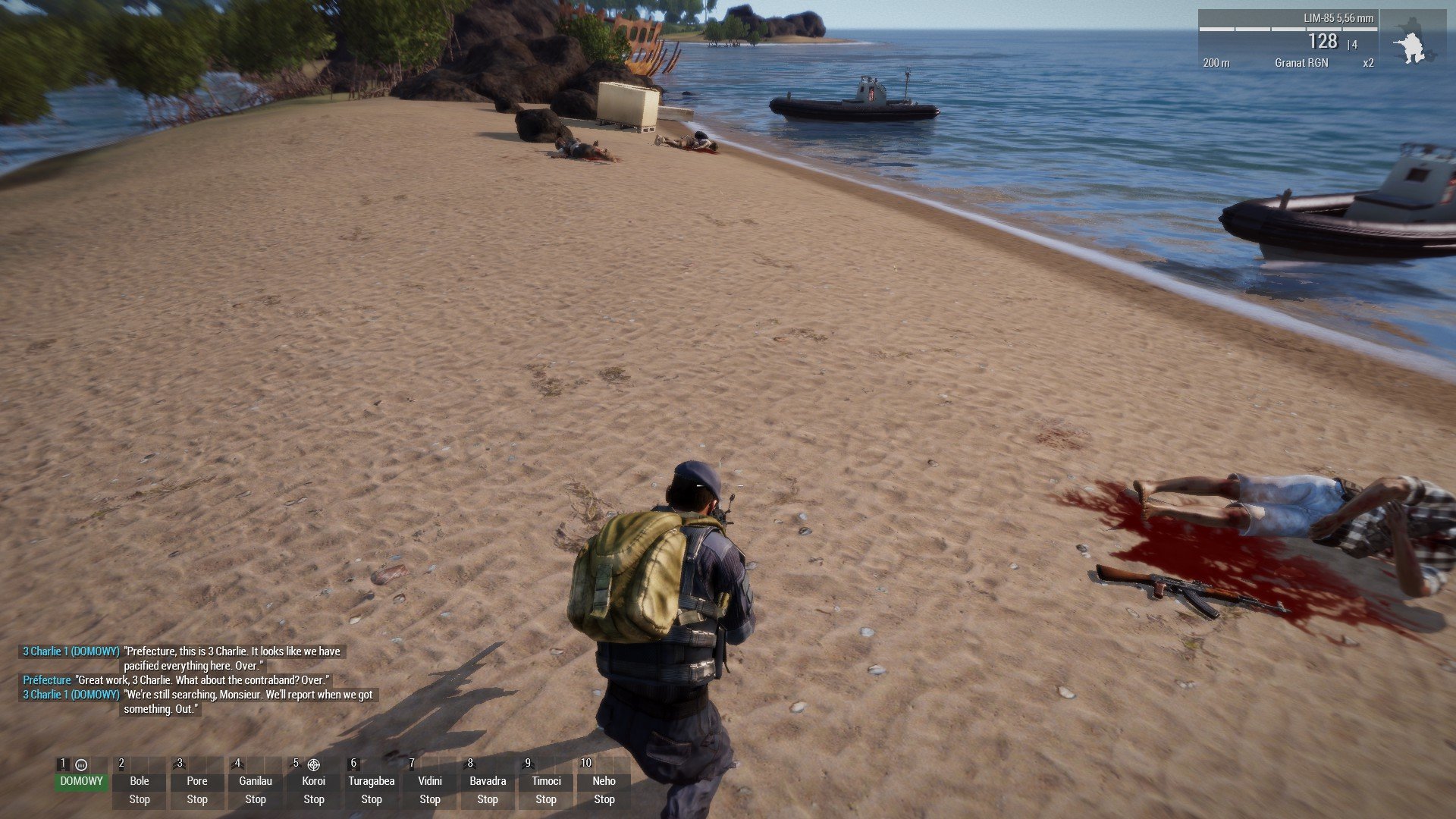1456x819 pixels.
Task: Choose unit 3 Pore
Action: (197, 781)
